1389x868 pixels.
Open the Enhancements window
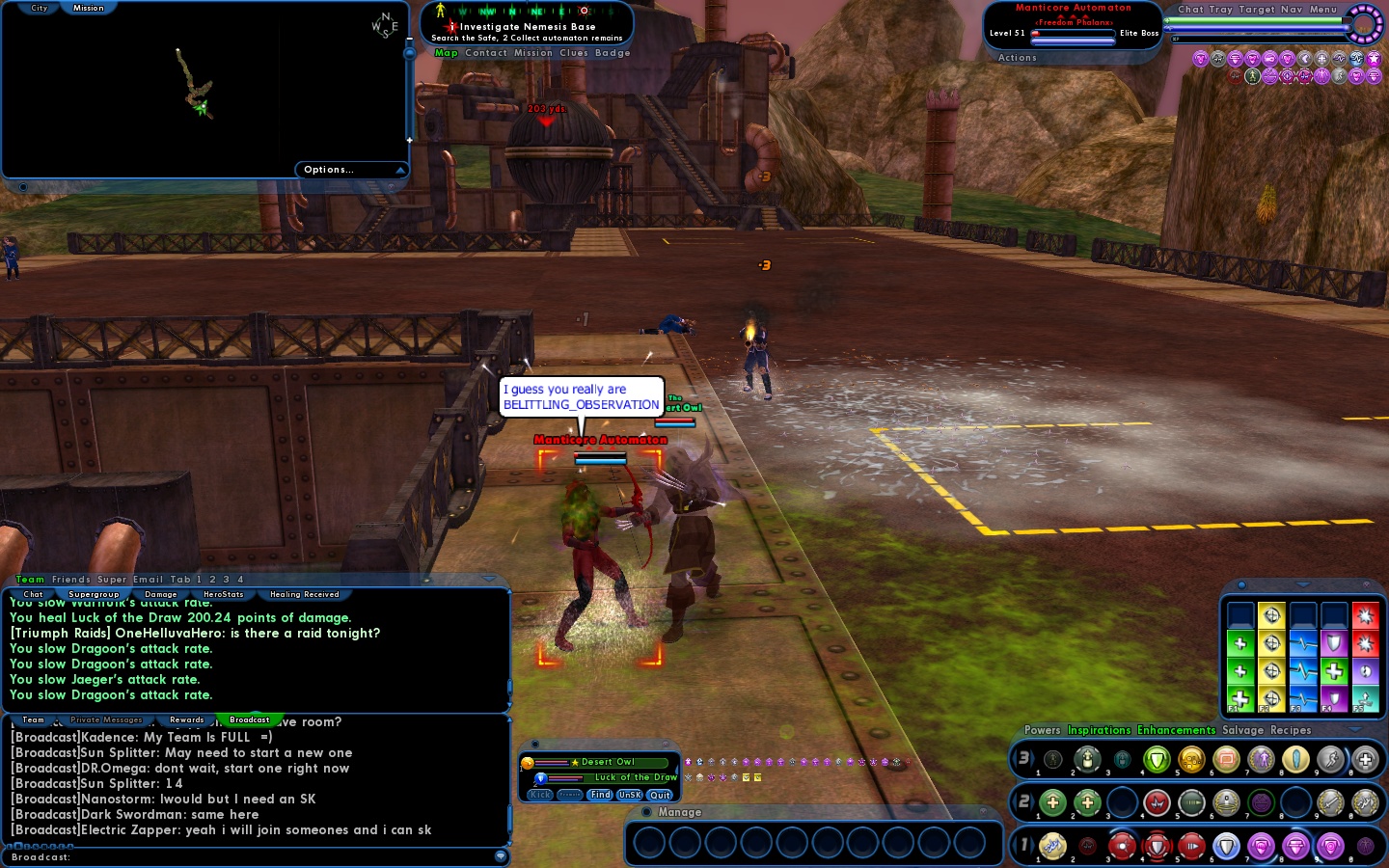(1176, 730)
